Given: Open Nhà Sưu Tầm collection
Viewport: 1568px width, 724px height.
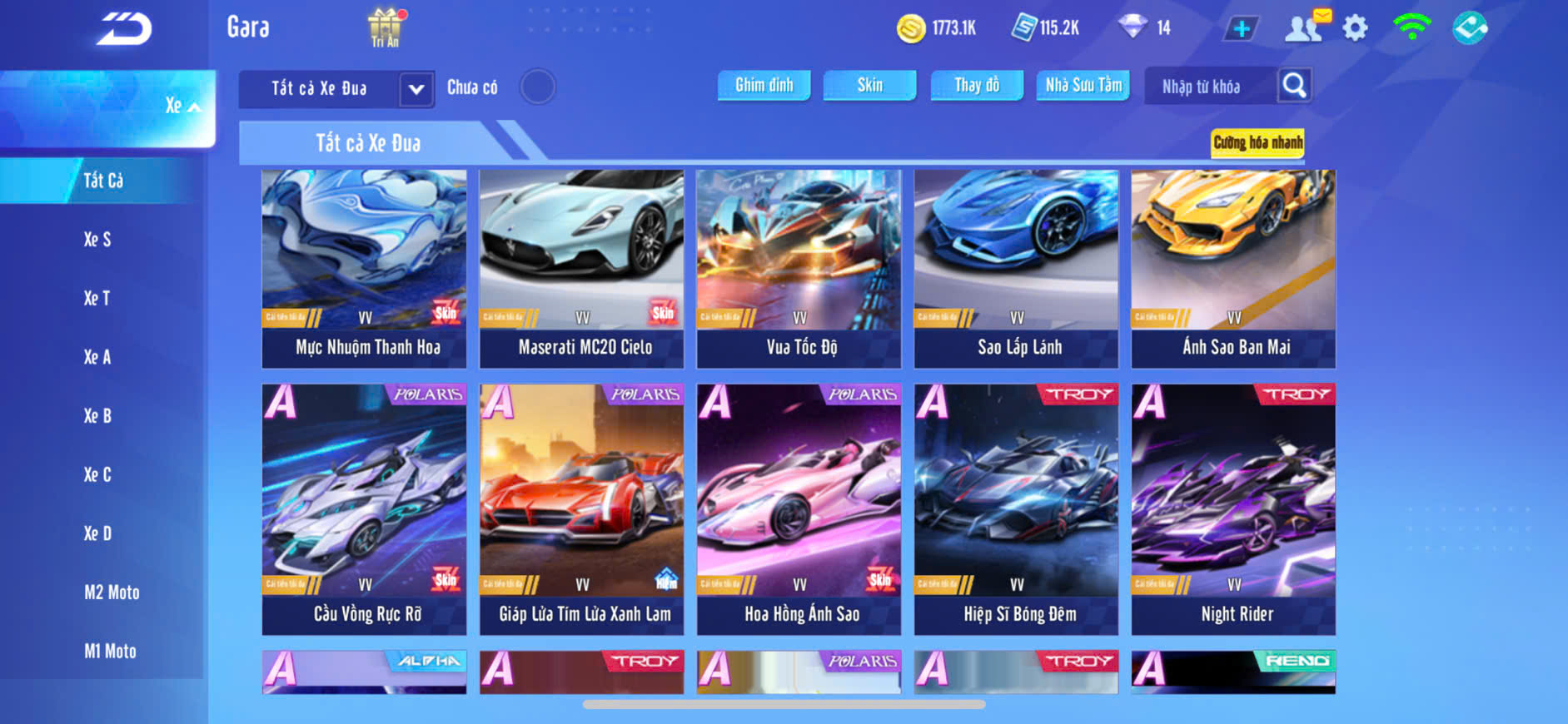Looking at the screenshot, I should 1083,85.
